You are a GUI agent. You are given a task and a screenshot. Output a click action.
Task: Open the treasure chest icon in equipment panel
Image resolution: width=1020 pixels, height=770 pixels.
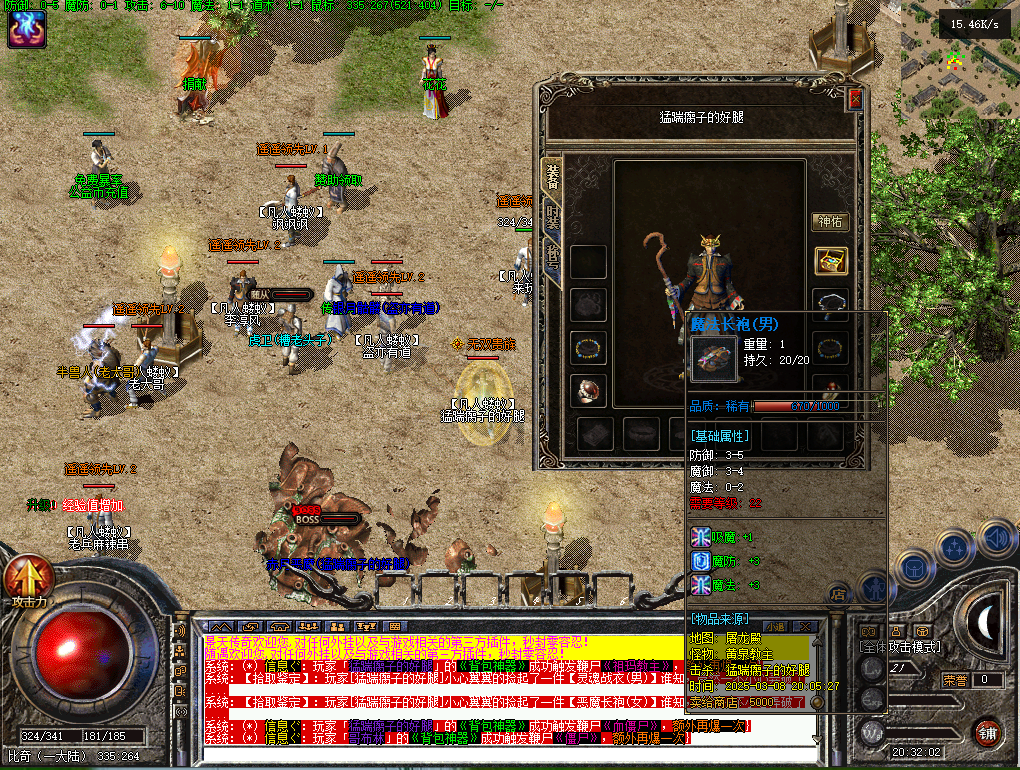(x=831, y=261)
